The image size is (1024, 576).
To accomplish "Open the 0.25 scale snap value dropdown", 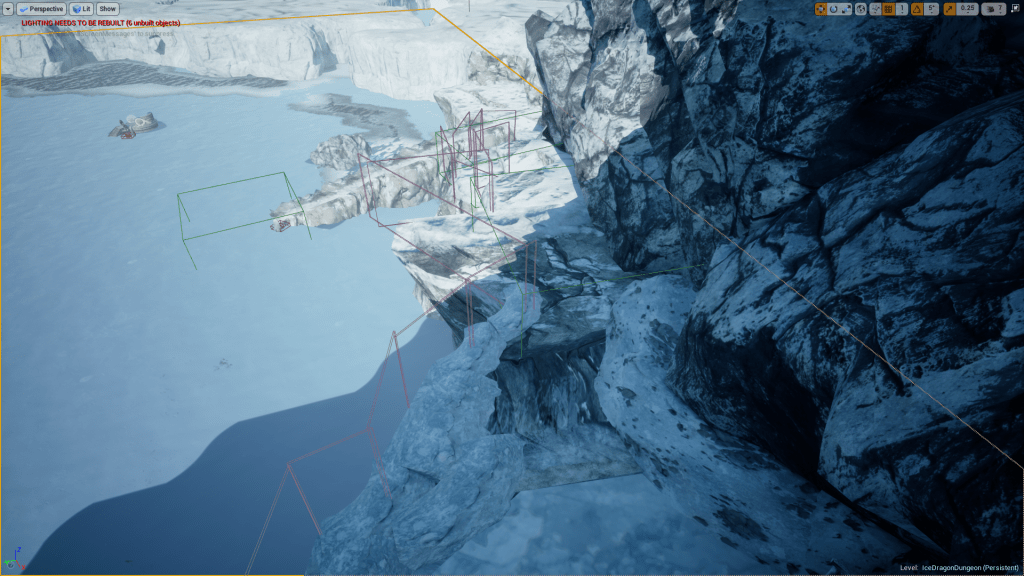I will pyautogui.click(x=966, y=9).
